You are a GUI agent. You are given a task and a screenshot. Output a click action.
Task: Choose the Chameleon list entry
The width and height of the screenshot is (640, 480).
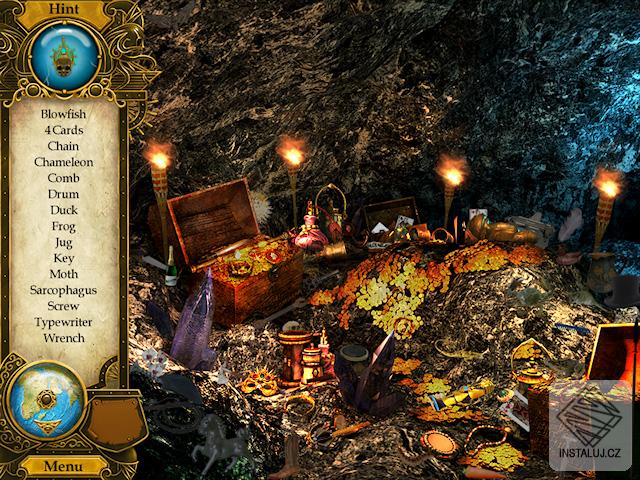click(64, 162)
